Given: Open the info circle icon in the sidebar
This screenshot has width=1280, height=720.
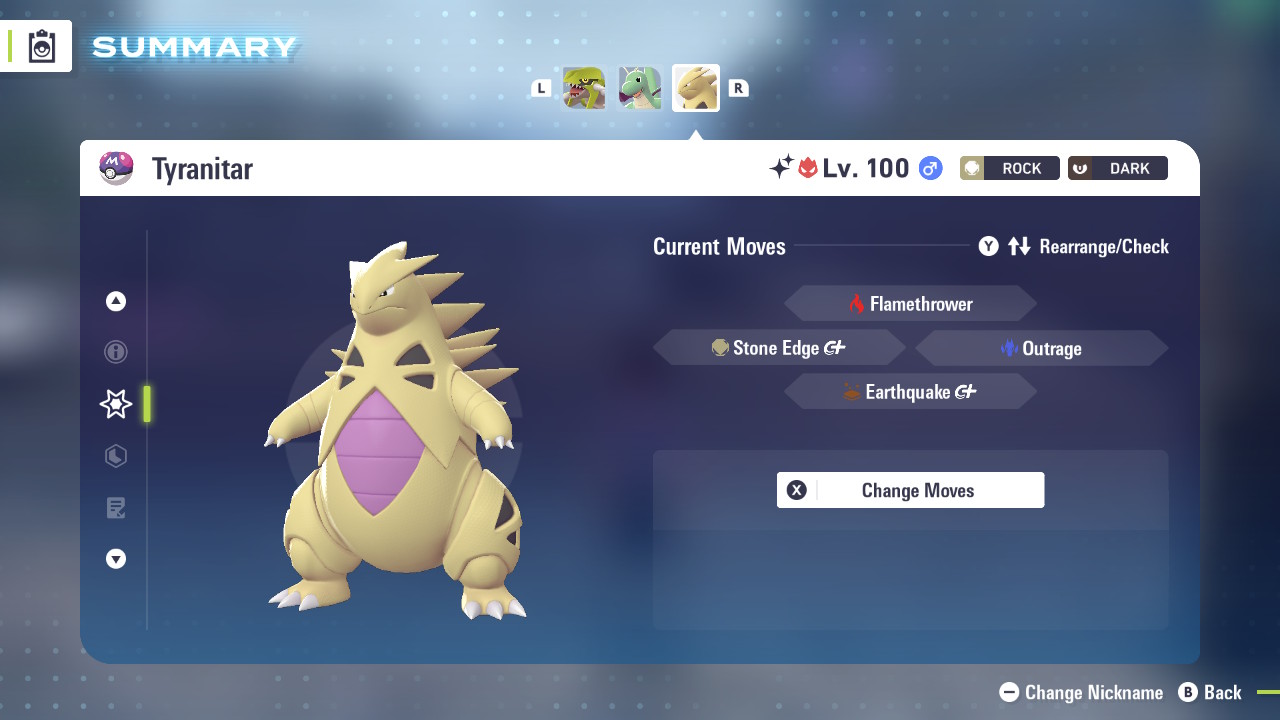Looking at the screenshot, I should (115, 352).
